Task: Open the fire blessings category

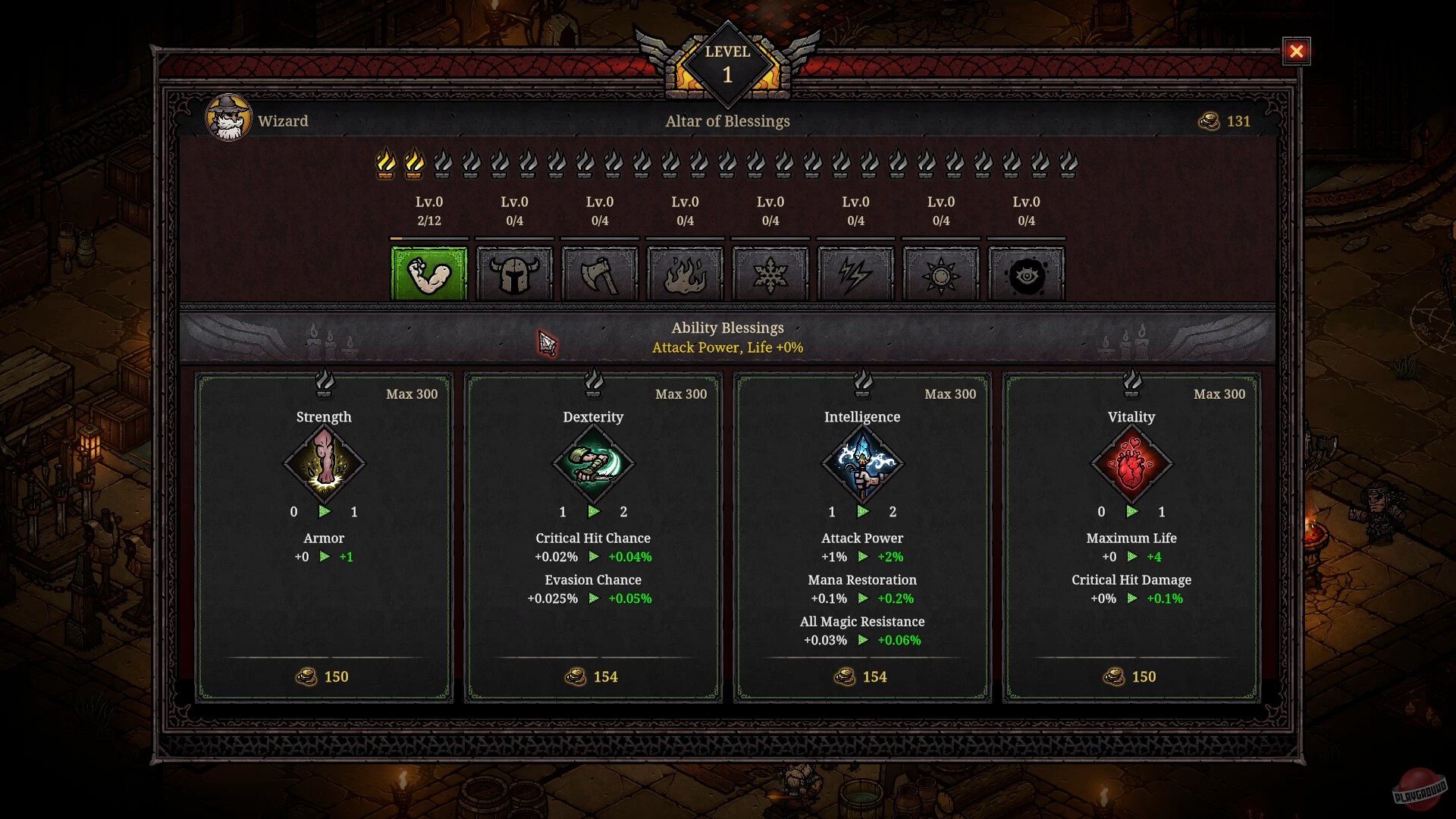Action: [686, 275]
